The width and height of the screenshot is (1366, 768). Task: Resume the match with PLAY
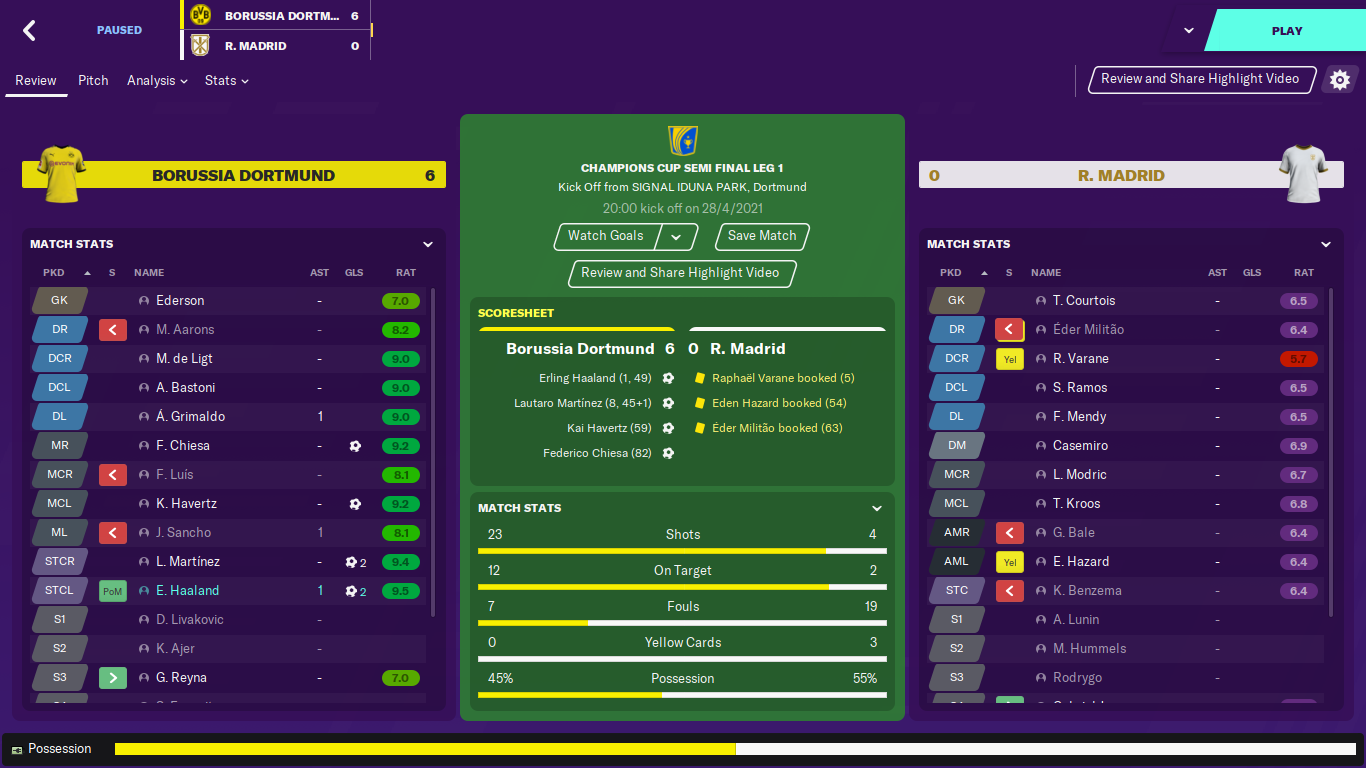(x=1286, y=31)
